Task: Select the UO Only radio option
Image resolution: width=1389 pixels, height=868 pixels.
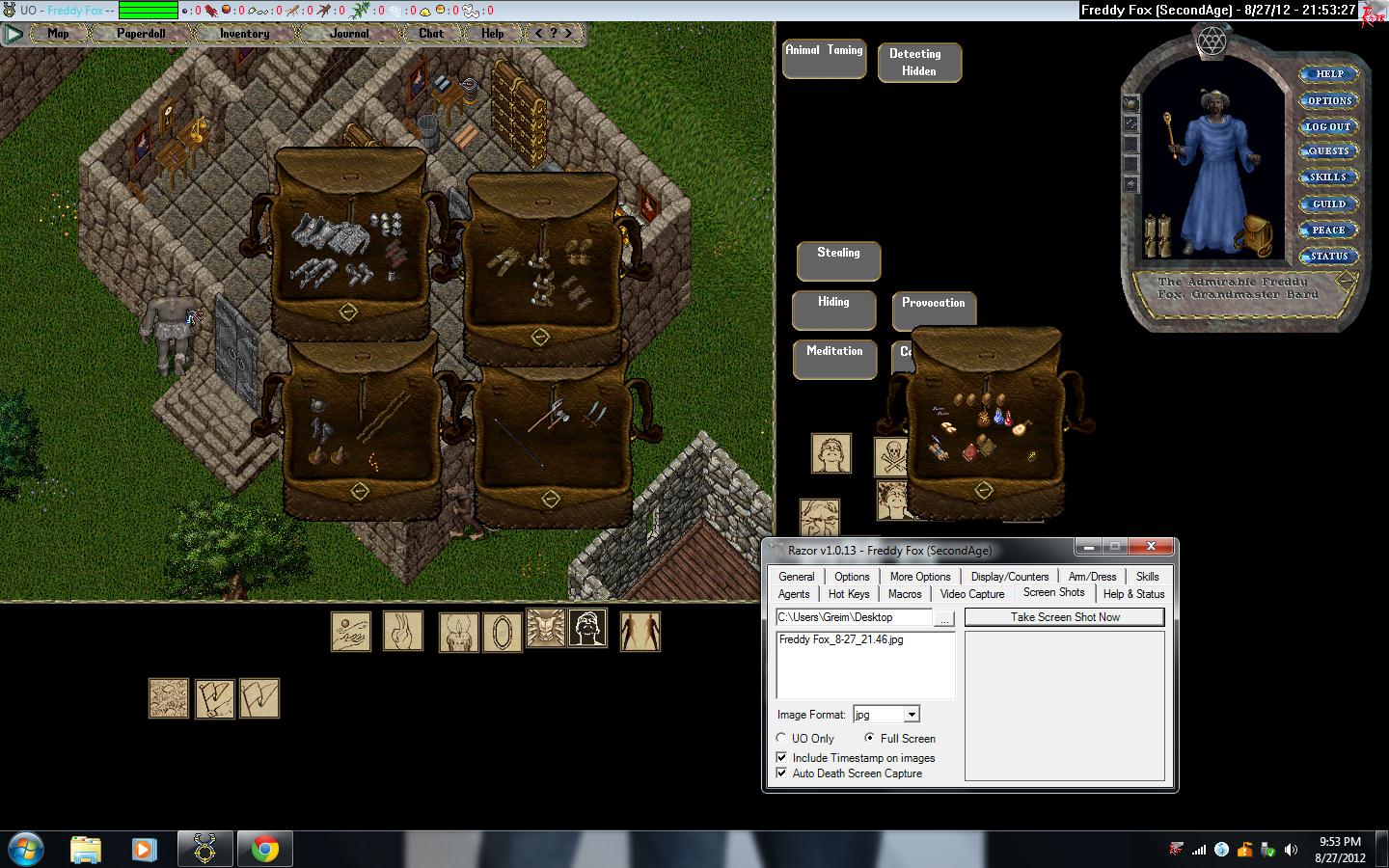Action: pyautogui.click(x=781, y=739)
